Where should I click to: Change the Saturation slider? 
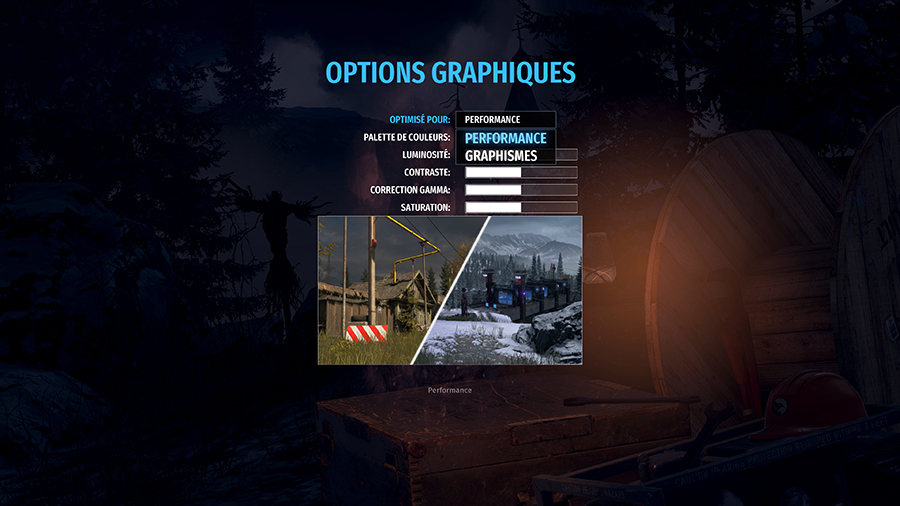click(x=521, y=208)
